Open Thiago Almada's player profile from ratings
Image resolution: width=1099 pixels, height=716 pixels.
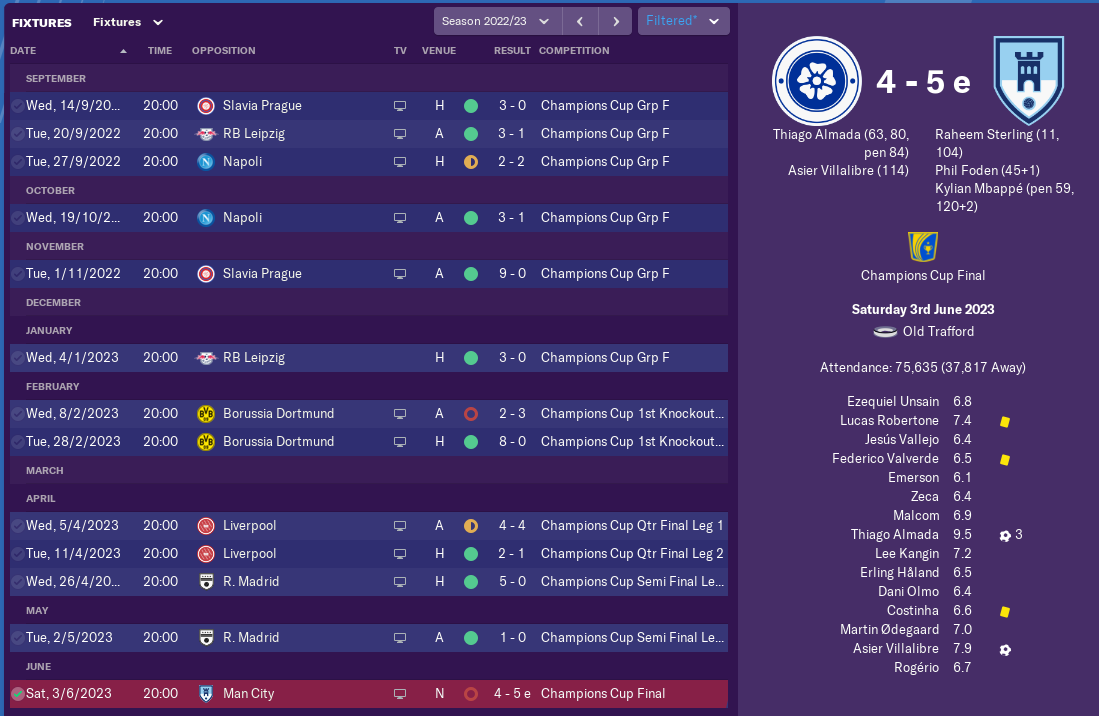895,535
